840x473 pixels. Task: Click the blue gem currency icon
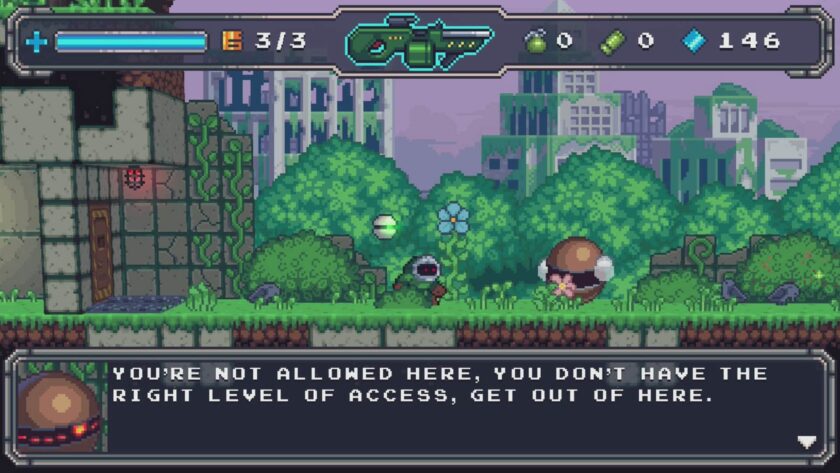coord(693,41)
